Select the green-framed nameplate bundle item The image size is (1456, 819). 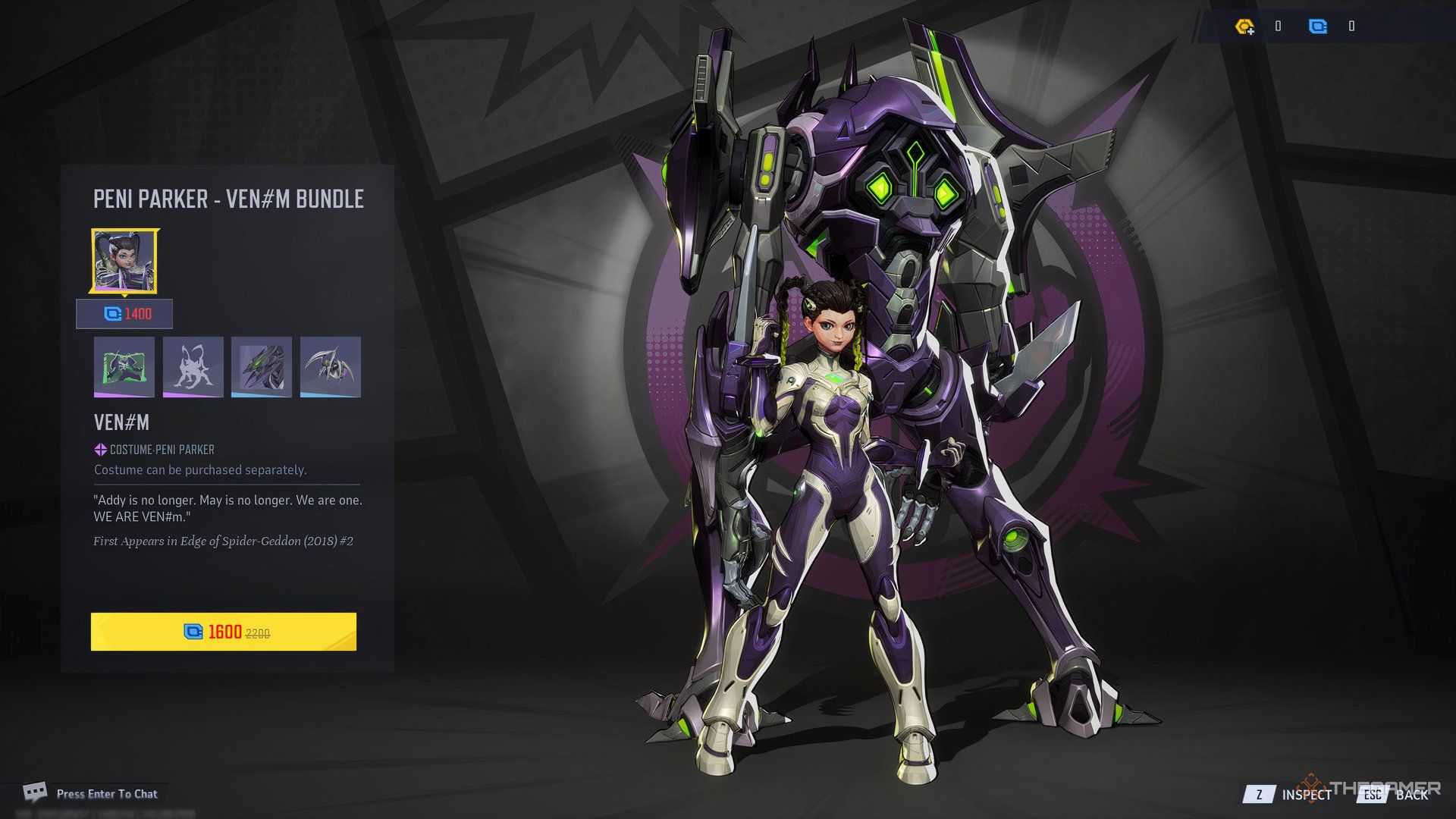(x=124, y=367)
